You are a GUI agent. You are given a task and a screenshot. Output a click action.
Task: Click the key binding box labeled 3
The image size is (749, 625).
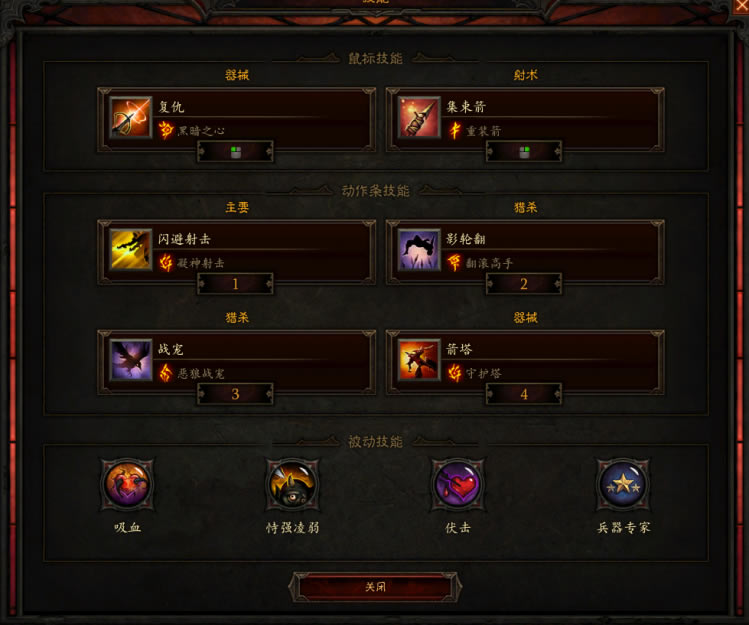tap(235, 394)
